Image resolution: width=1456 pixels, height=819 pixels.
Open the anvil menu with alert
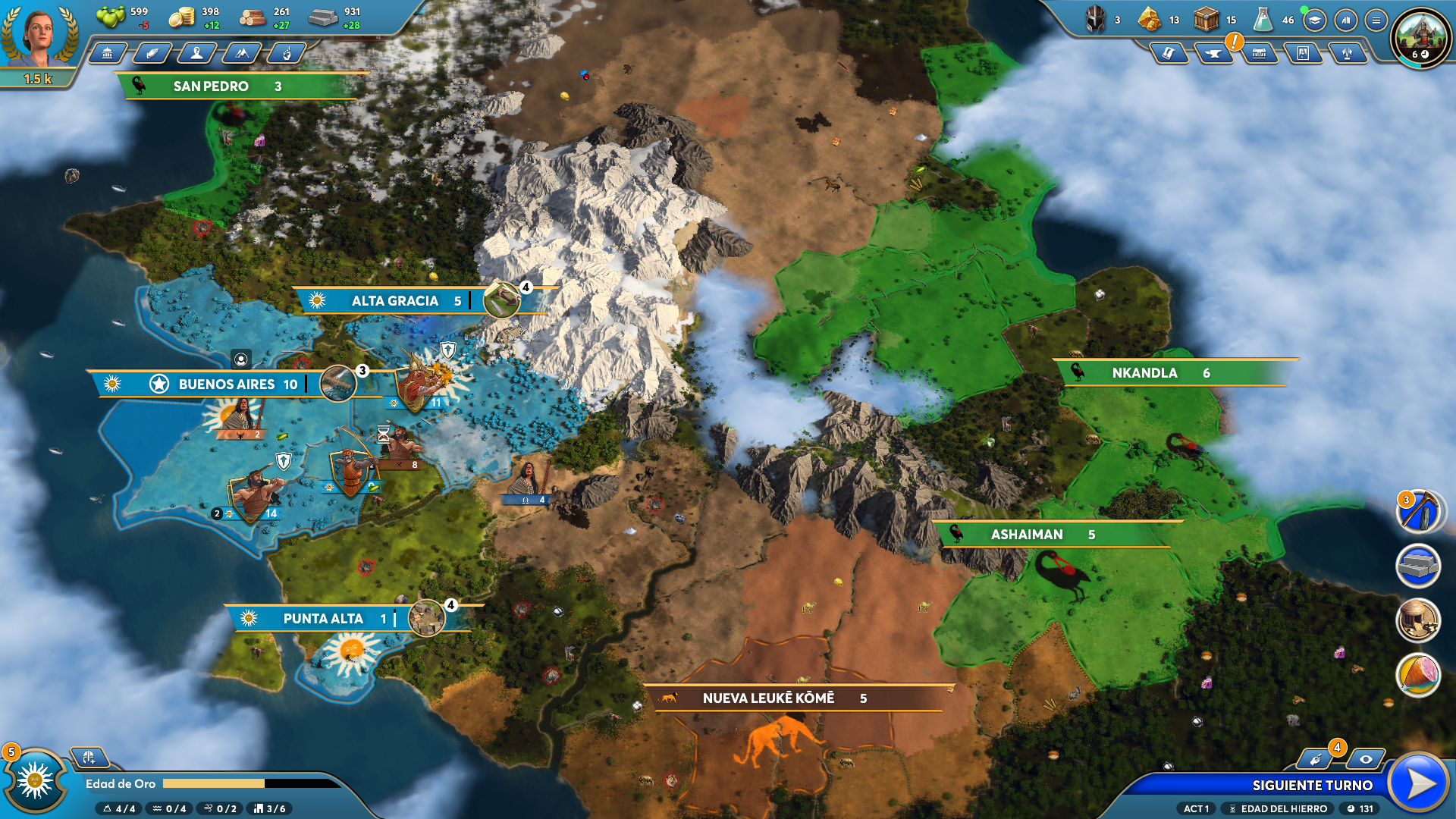[1213, 53]
